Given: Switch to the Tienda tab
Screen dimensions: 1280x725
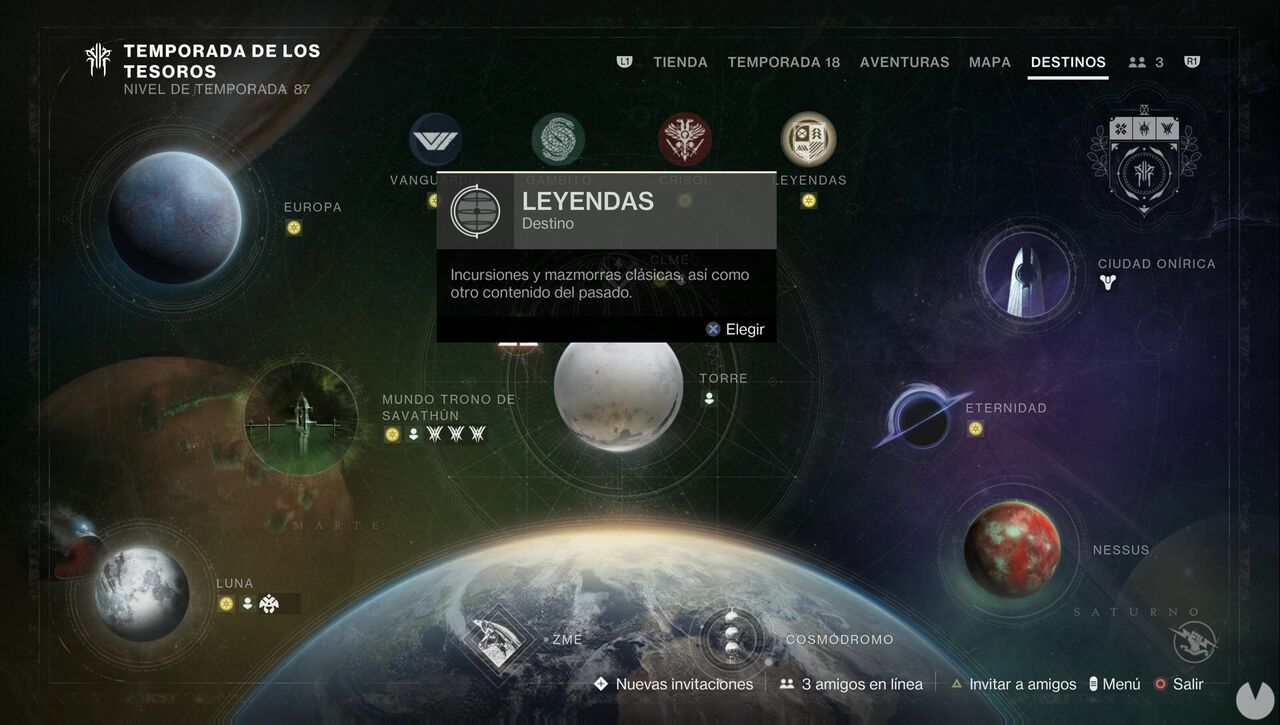Looking at the screenshot, I should 680,61.
